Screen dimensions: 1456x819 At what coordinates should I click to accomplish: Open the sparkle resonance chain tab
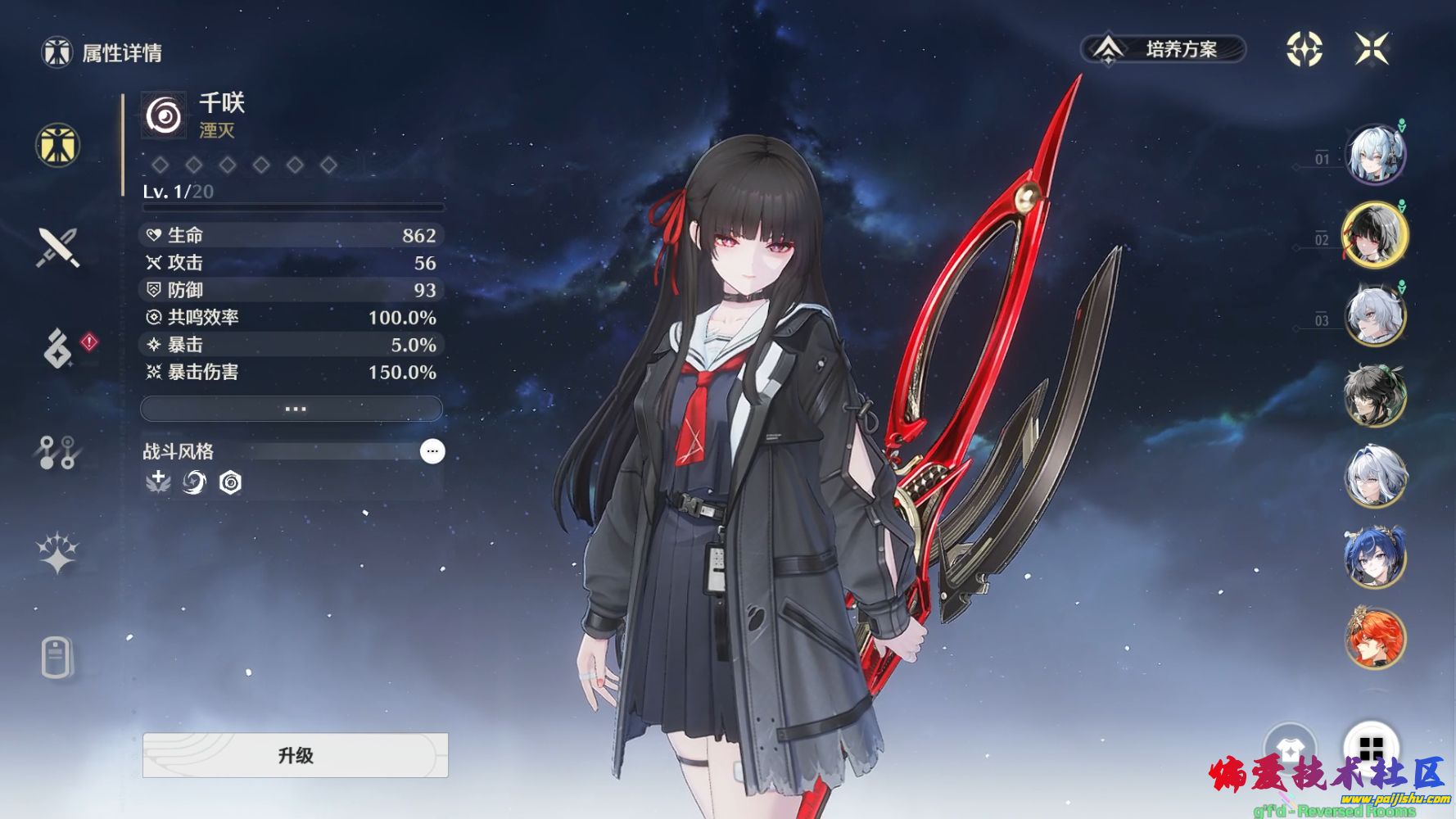coord(57,554)
